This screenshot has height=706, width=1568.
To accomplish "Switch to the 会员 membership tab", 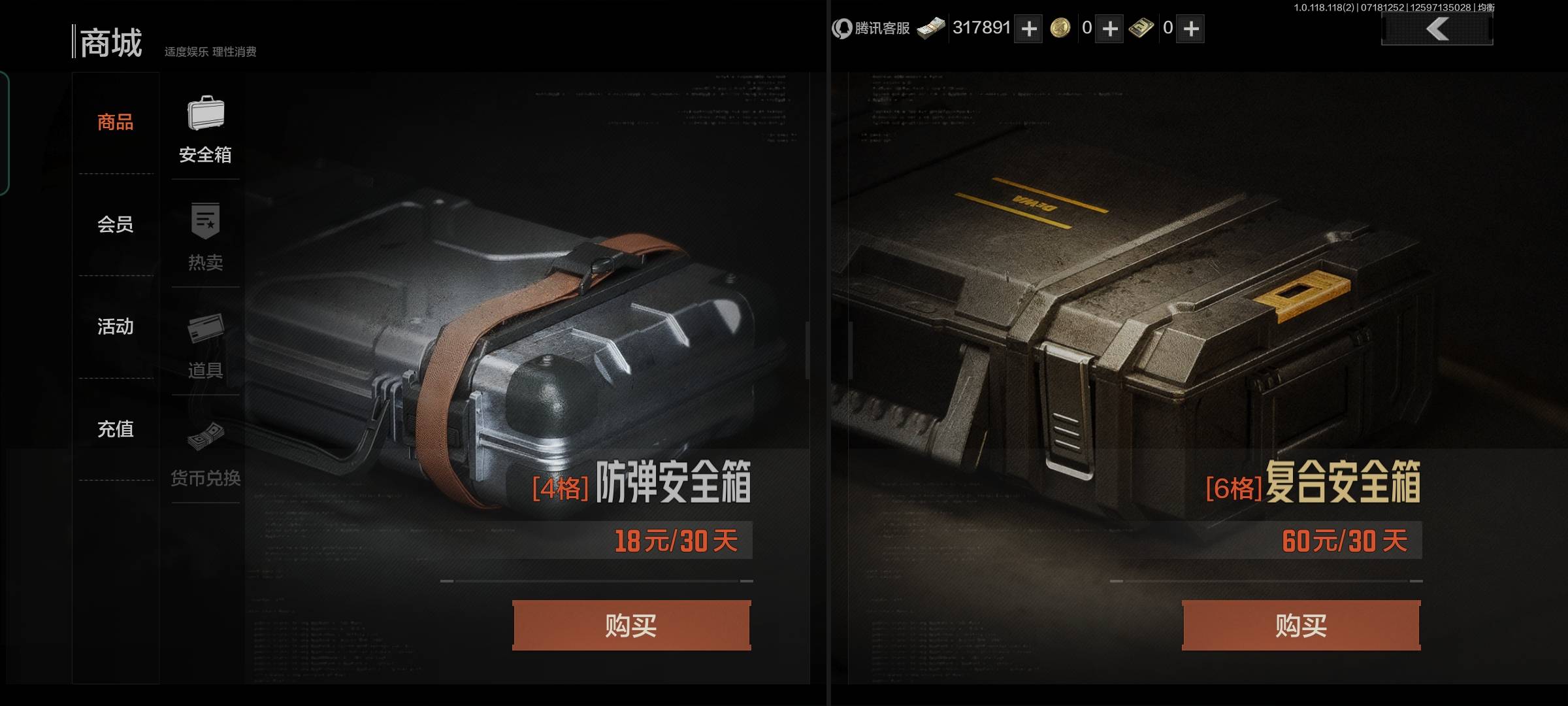I will tap(115, 226).
